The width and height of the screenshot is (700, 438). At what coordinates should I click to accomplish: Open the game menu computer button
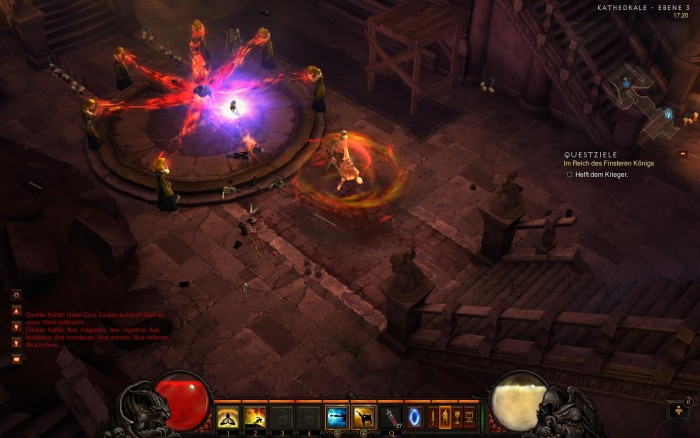pyautogui.click(x=469, y=417)
